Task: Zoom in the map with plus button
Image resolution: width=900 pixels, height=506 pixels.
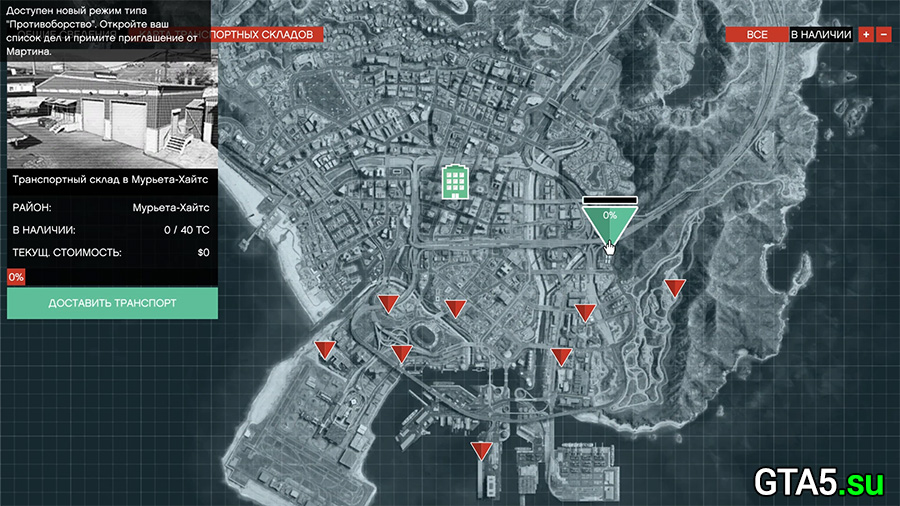Action: click(x=866, y=34)
